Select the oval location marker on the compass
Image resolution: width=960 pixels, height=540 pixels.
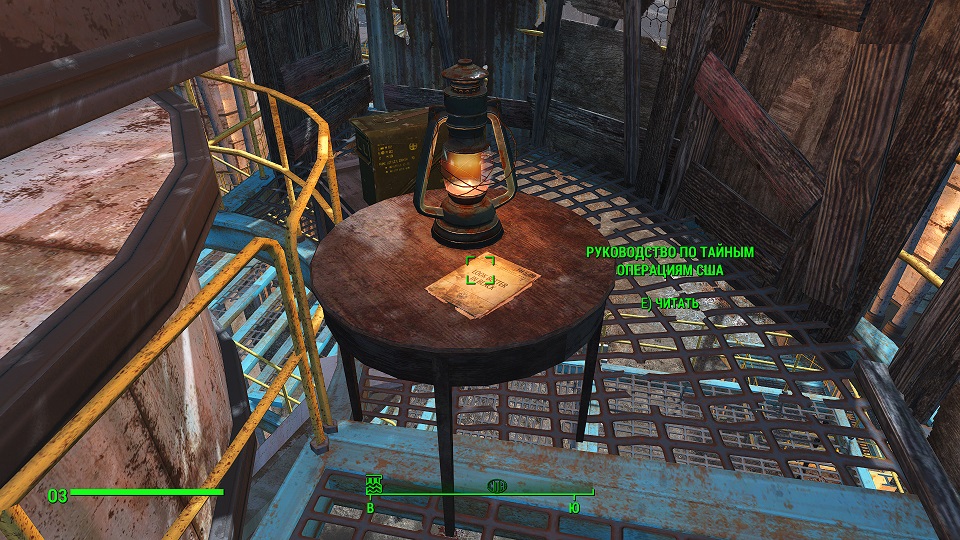pyautogui.click(x=497, y=485)
